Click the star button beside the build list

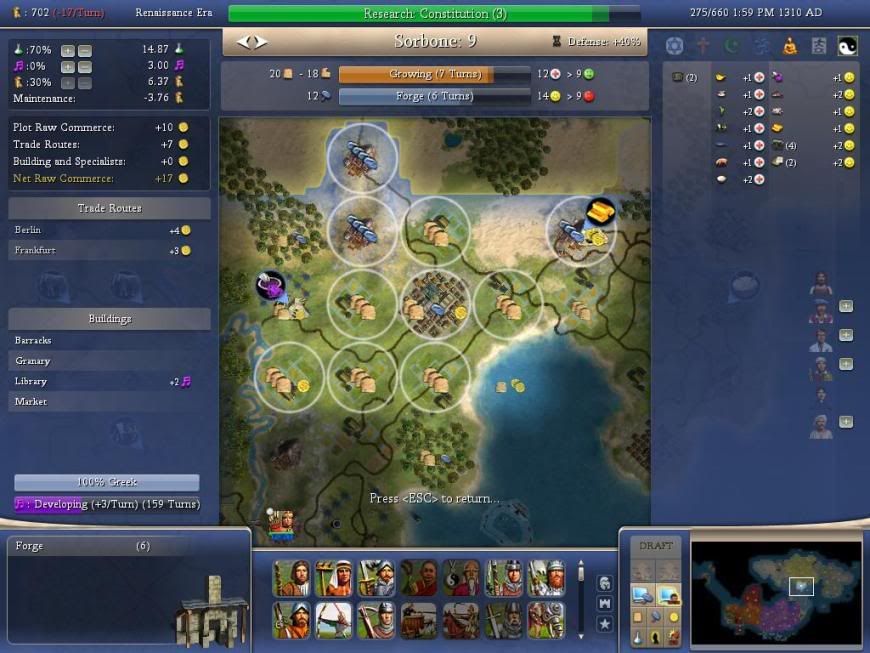point(605,624)
